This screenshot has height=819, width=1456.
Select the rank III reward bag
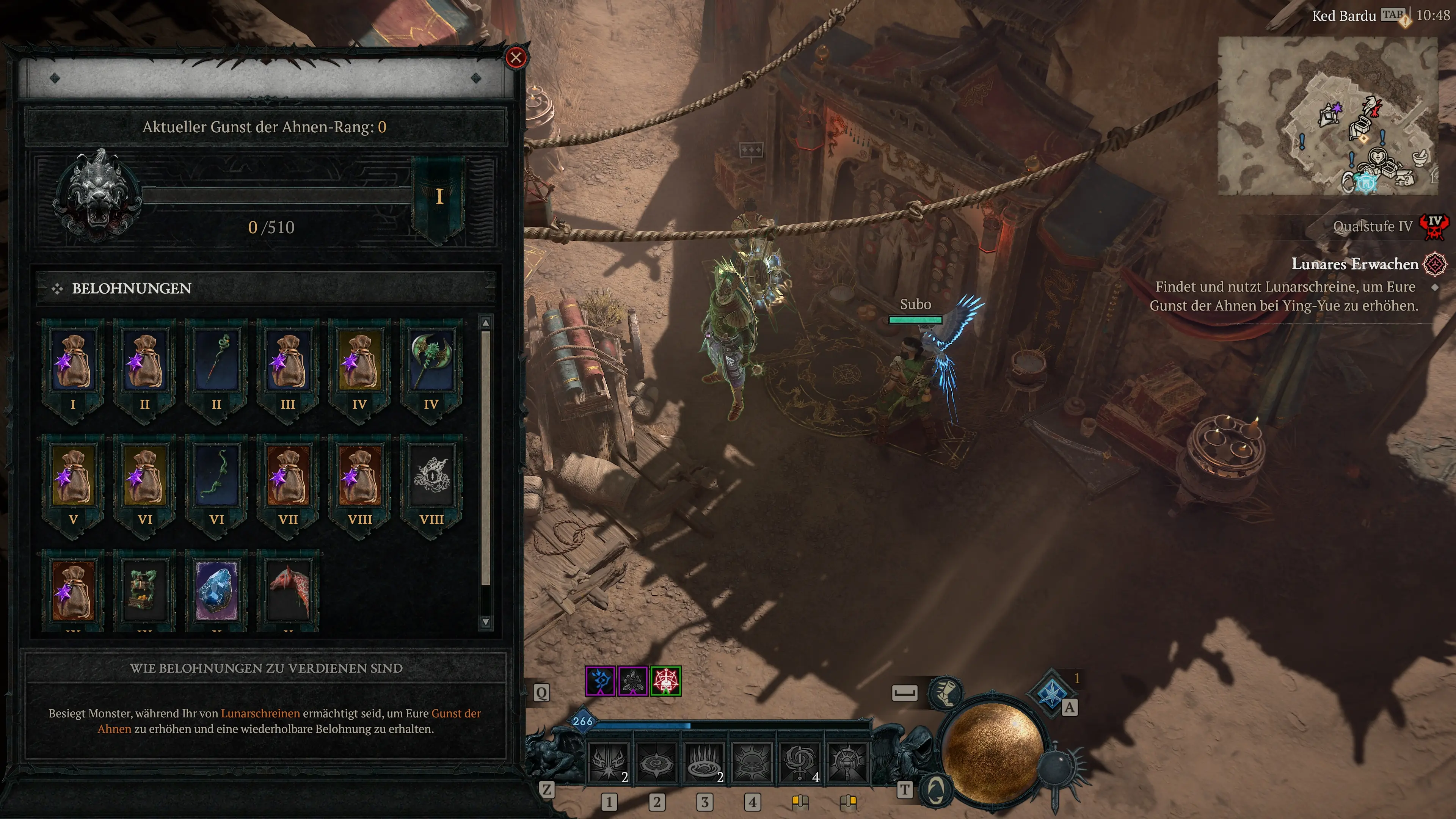click(288, 362)
